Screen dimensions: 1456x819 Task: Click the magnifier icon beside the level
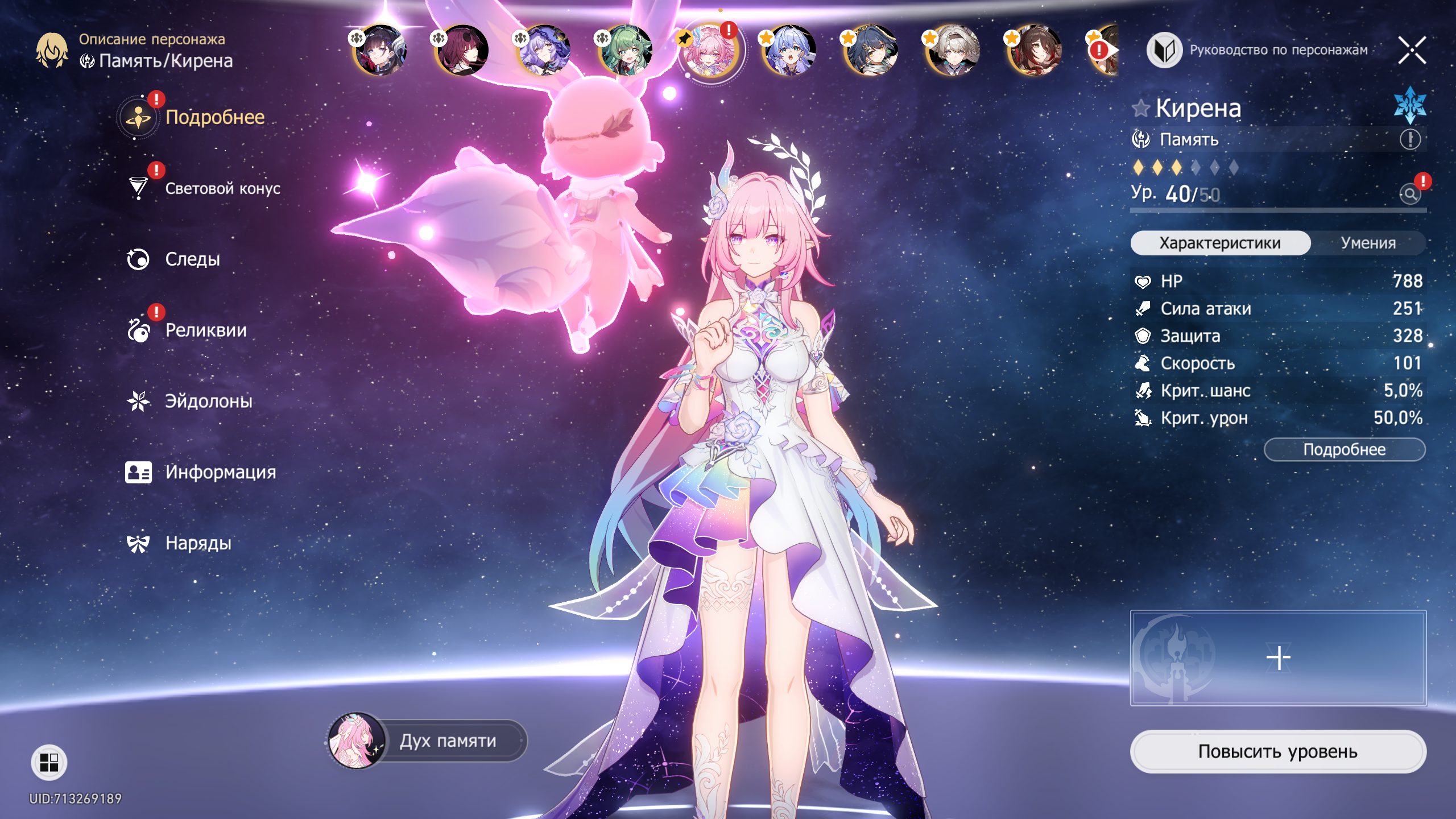tap(1410, 194)
